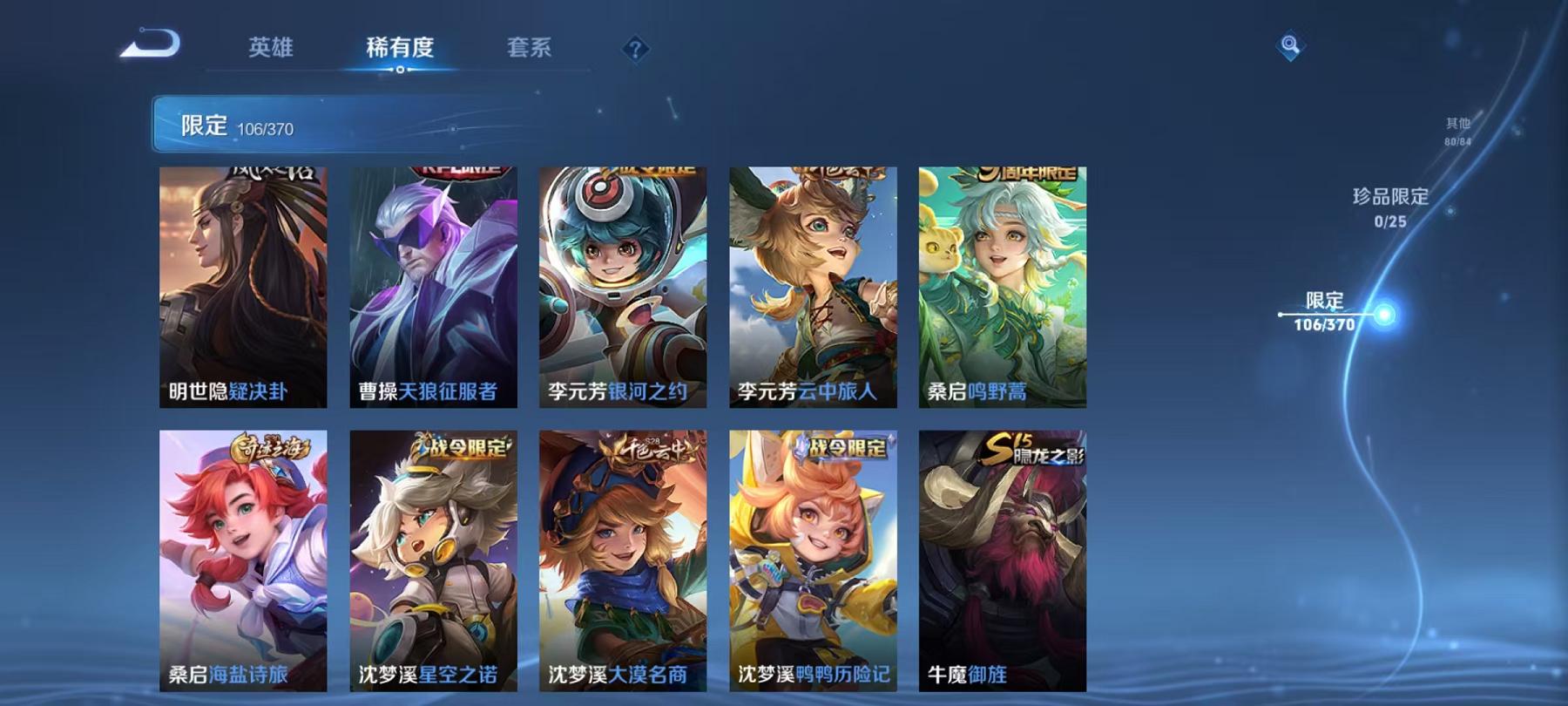Click the question mark help icon

tap(639, 48)
